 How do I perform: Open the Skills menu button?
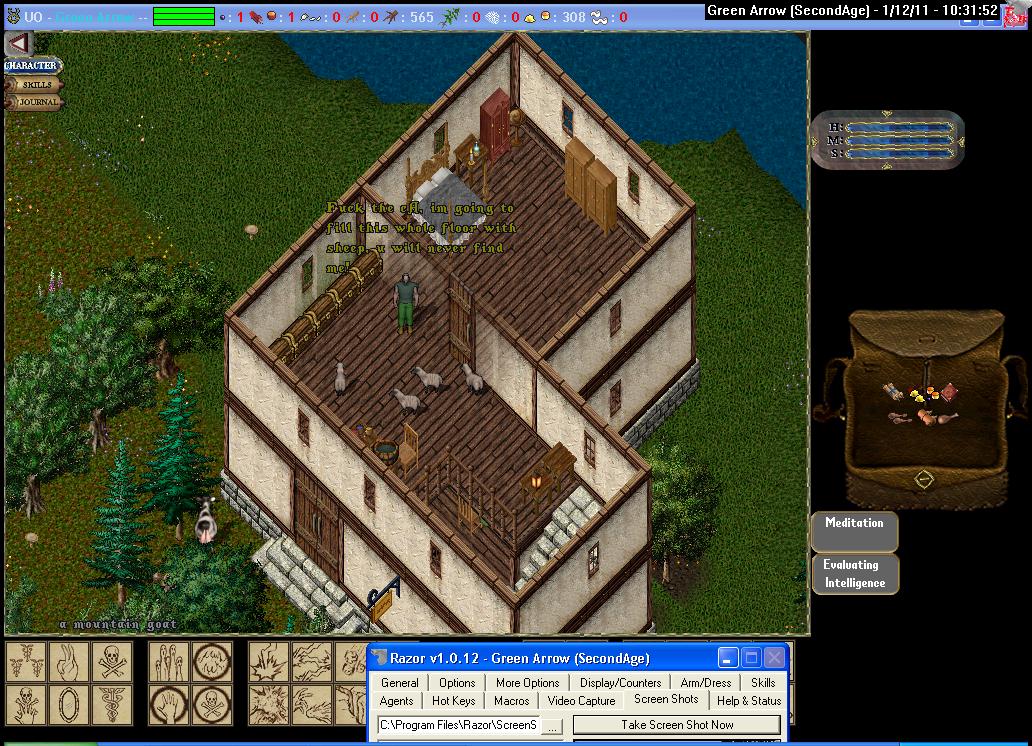tap(36, 85)
